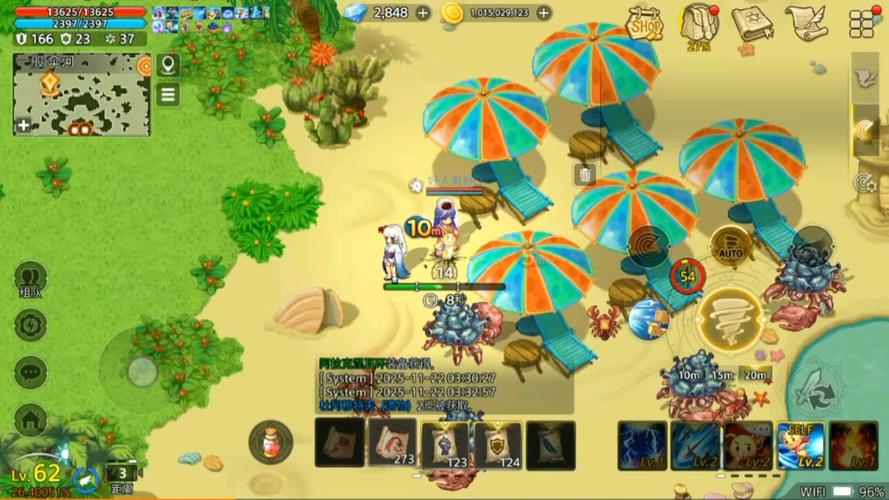Use the potion bottle quick slot

point(270,441)
